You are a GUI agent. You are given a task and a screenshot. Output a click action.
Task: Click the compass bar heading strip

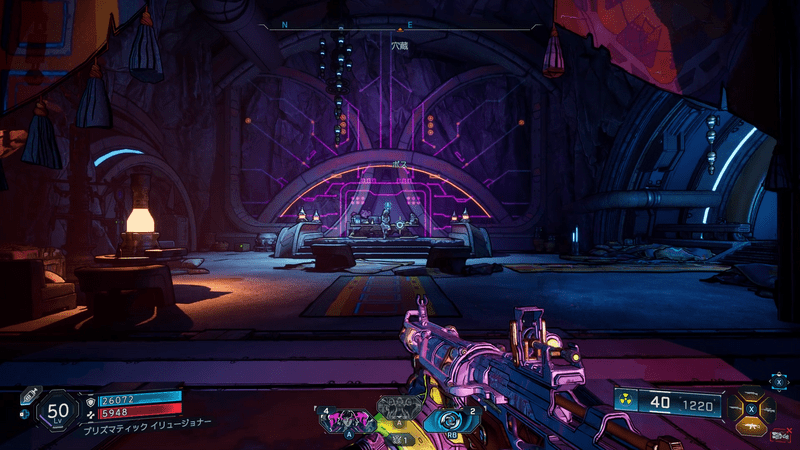click(x=400, y=25)
